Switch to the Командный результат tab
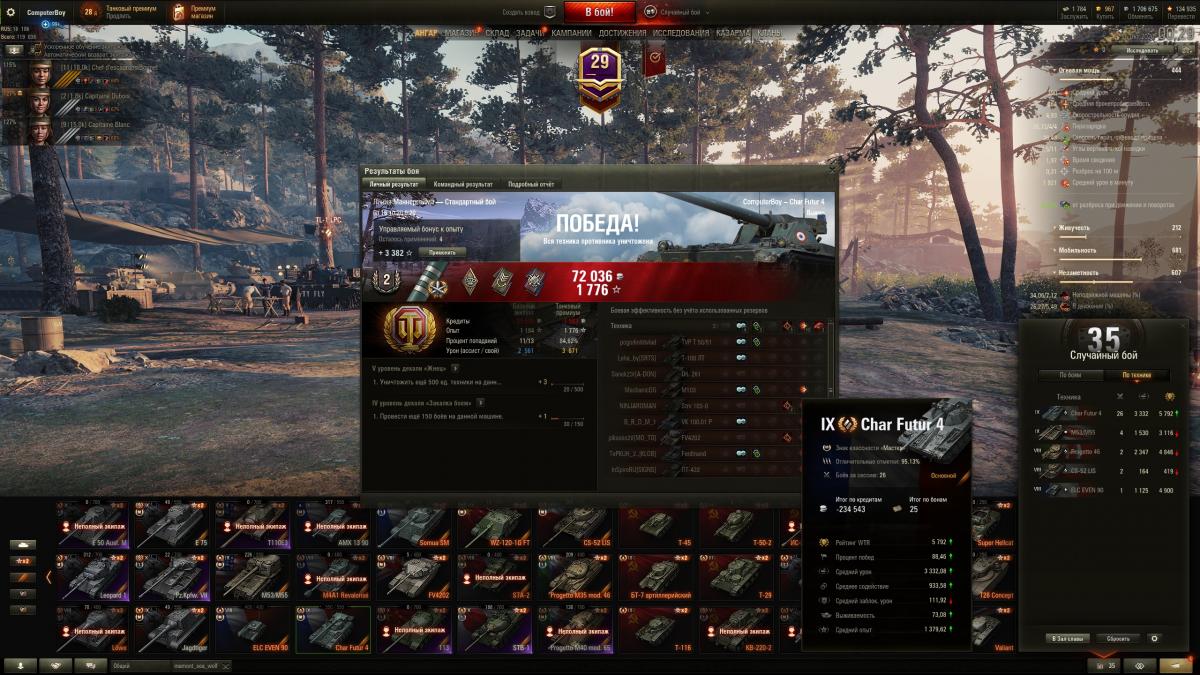This screenshot has width=1200, height=675. 463,184
